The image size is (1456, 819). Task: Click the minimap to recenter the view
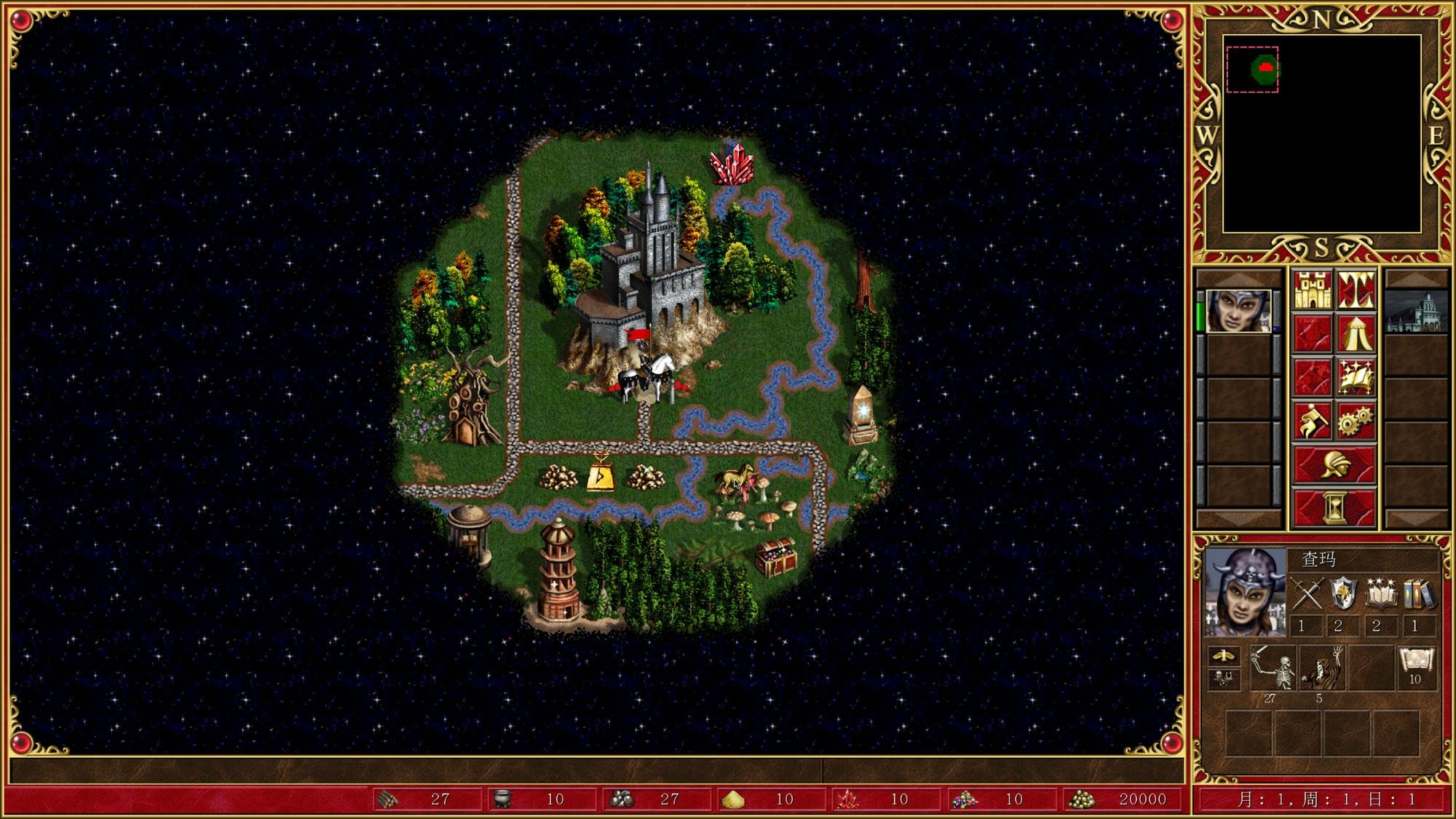1321,134
